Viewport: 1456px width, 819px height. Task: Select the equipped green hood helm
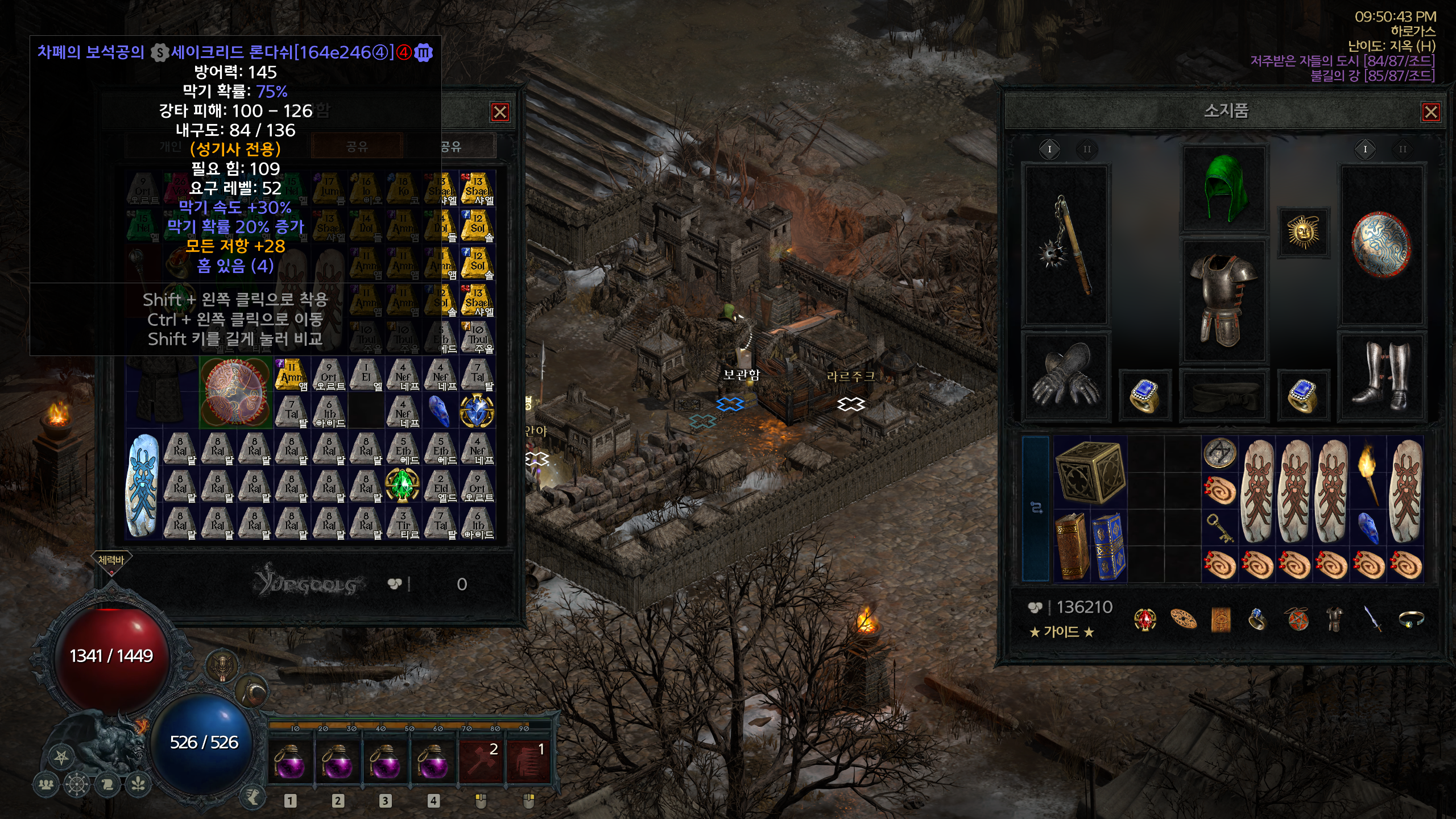1225,188
